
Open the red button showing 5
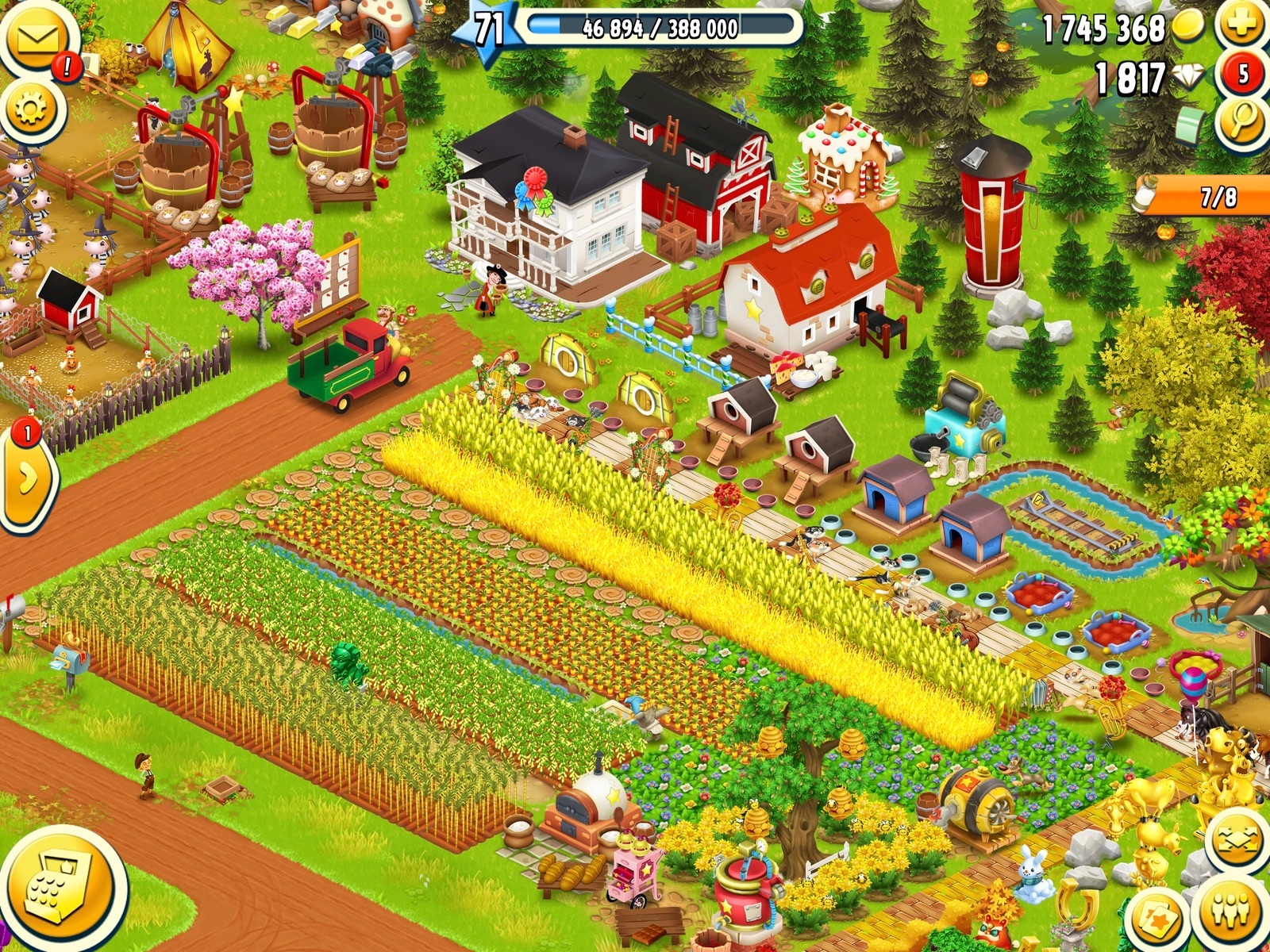pos(1242,75)
